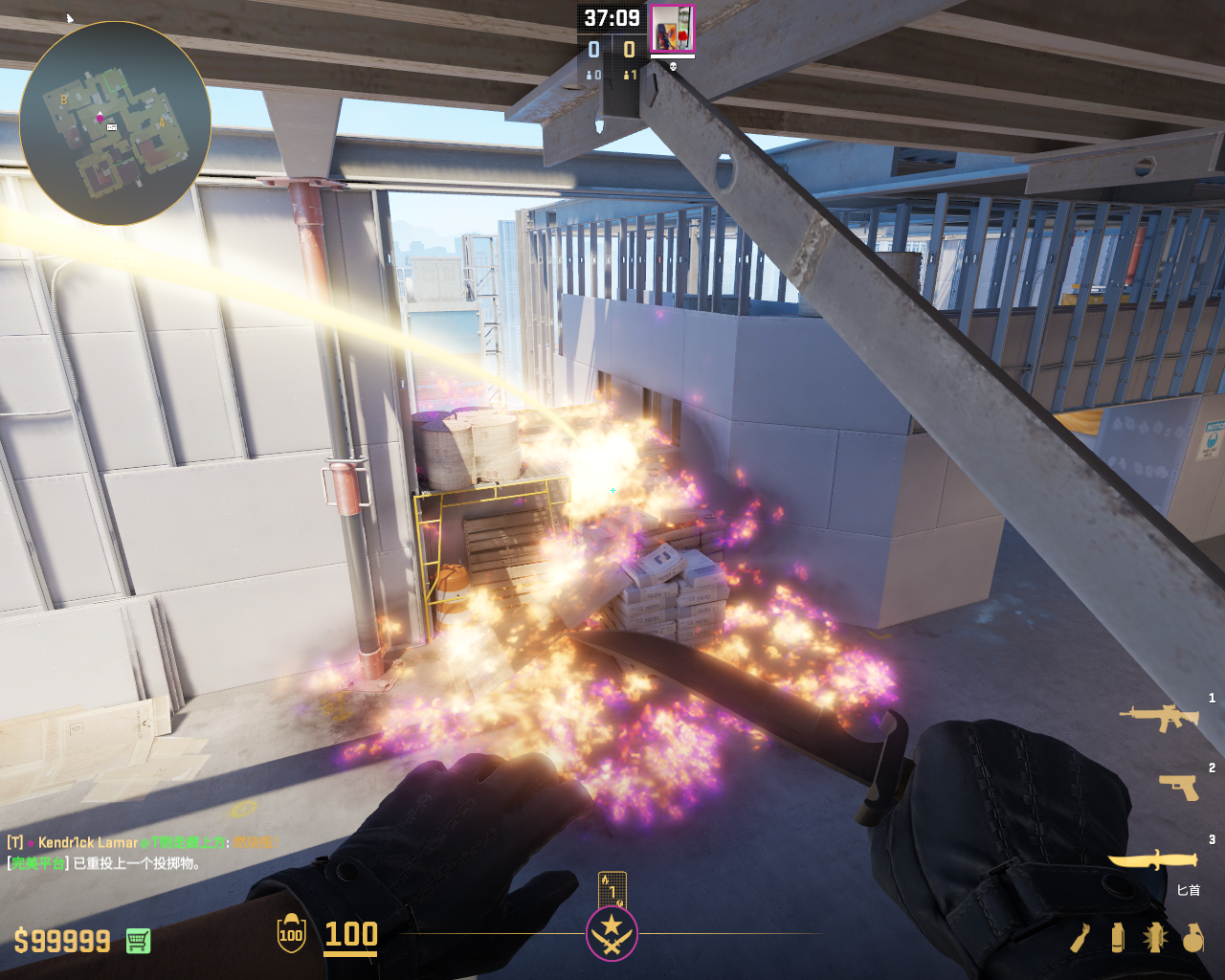Screen dimensions: 1225x980
Task: Click Kendr1ck Lamar's chat message
Action: tap(144, 843)
